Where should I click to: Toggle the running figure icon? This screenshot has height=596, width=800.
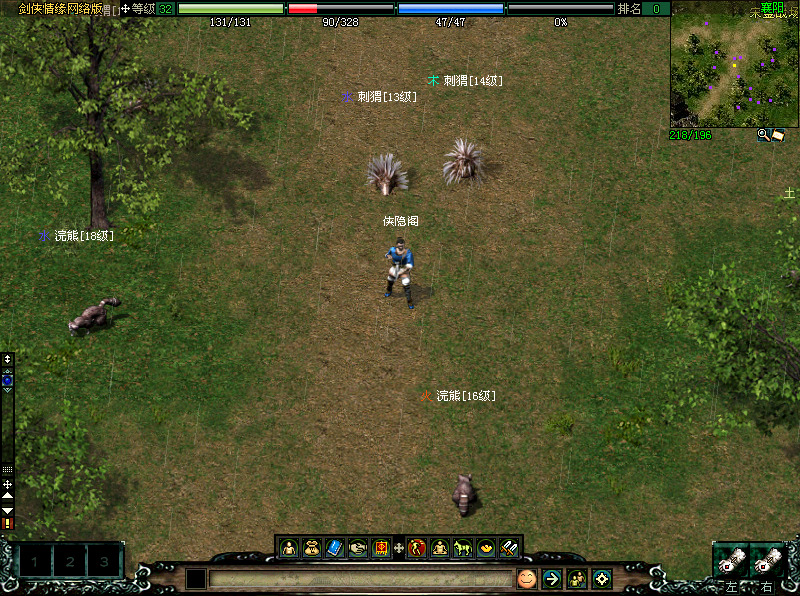pyautogui.click(x=417, y=548)
